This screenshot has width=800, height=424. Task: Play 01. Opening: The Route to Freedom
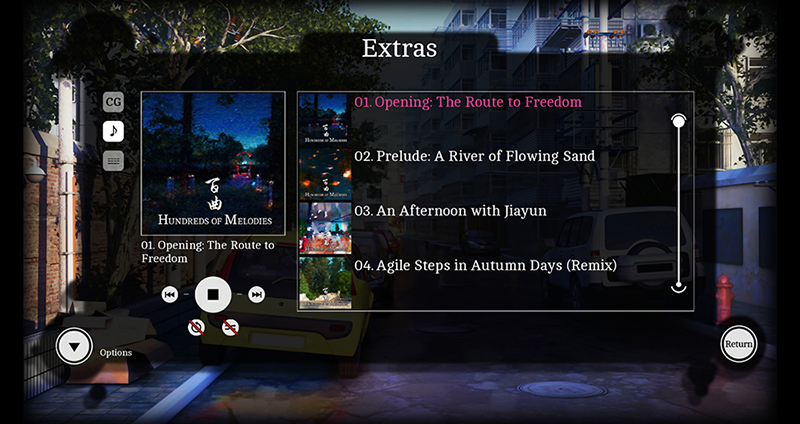(x=467, y=102)
